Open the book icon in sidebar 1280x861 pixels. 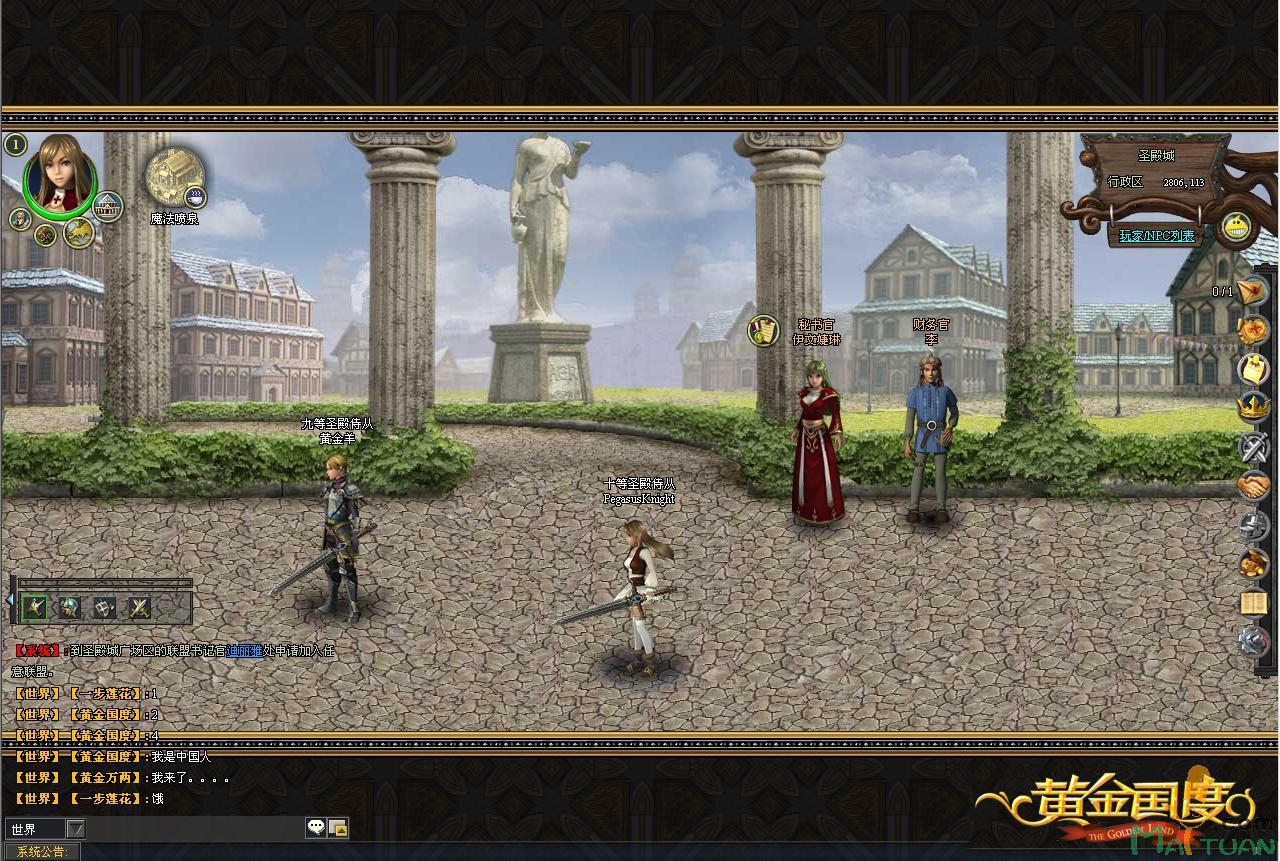(x=1253, y=603)
